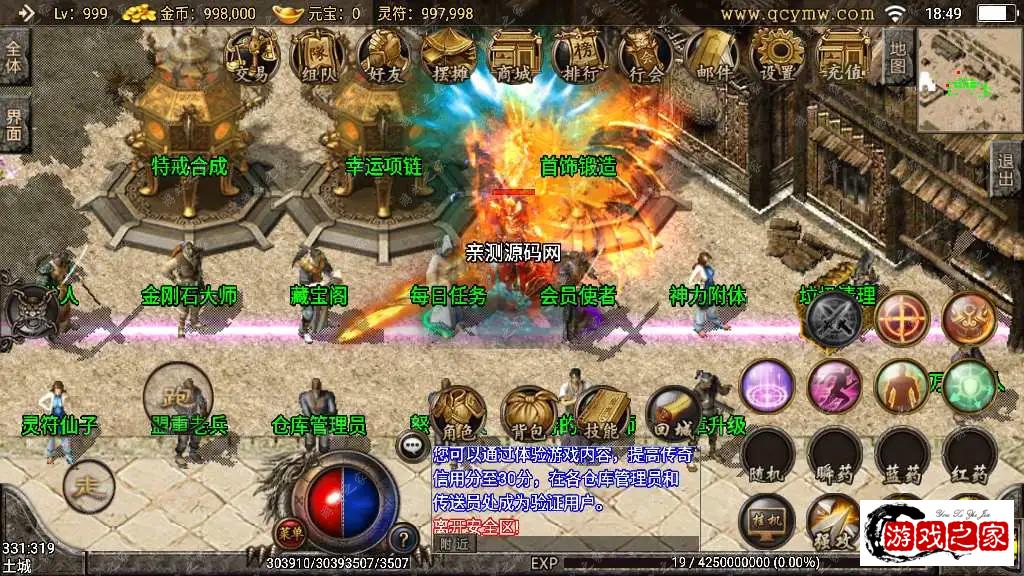1024x576 pixels.
Task: Click the question mark help button
Action: tap(403, 538)
